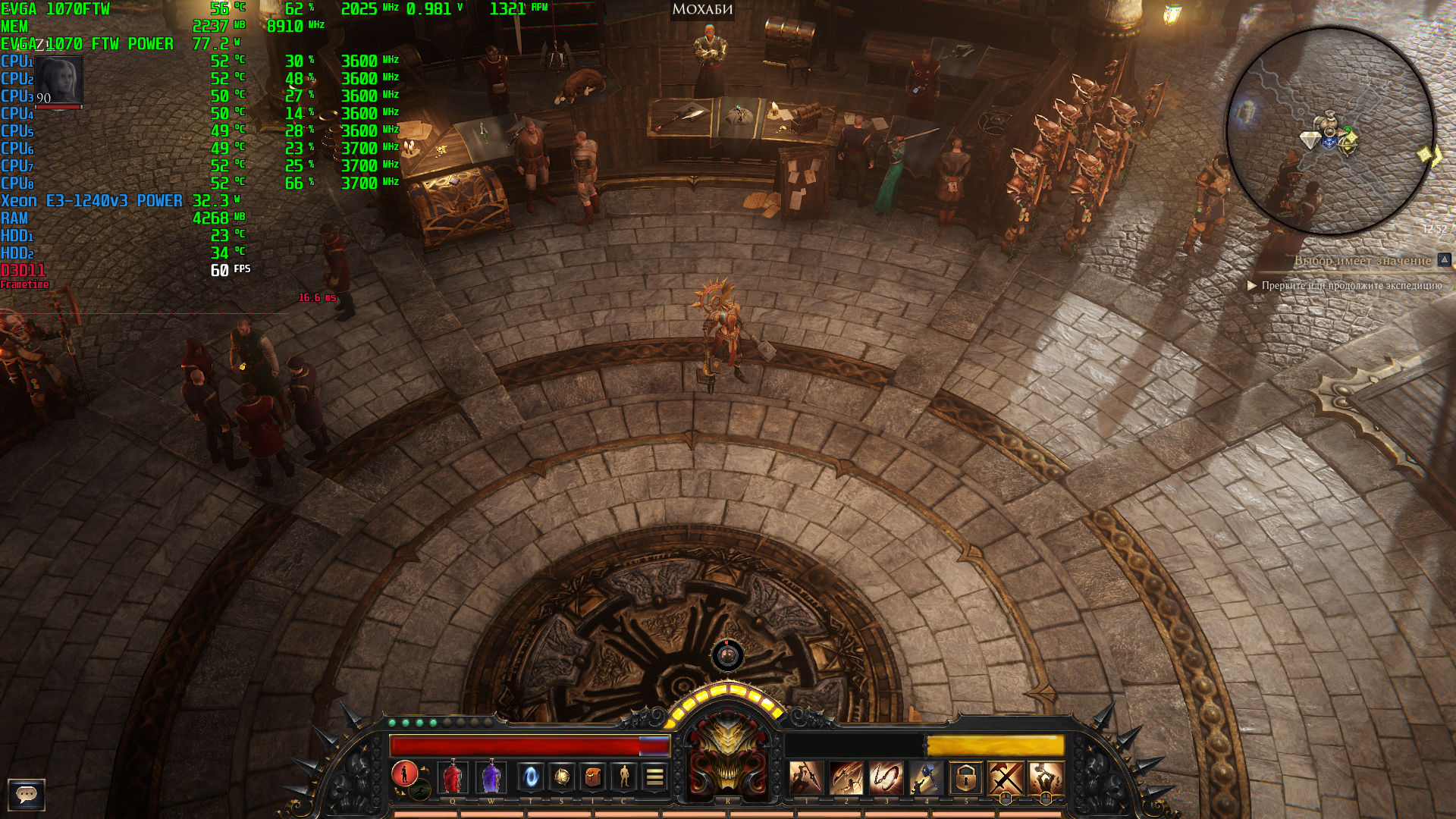
Task: Open the inventory bag icon
Action: (593, 777)
